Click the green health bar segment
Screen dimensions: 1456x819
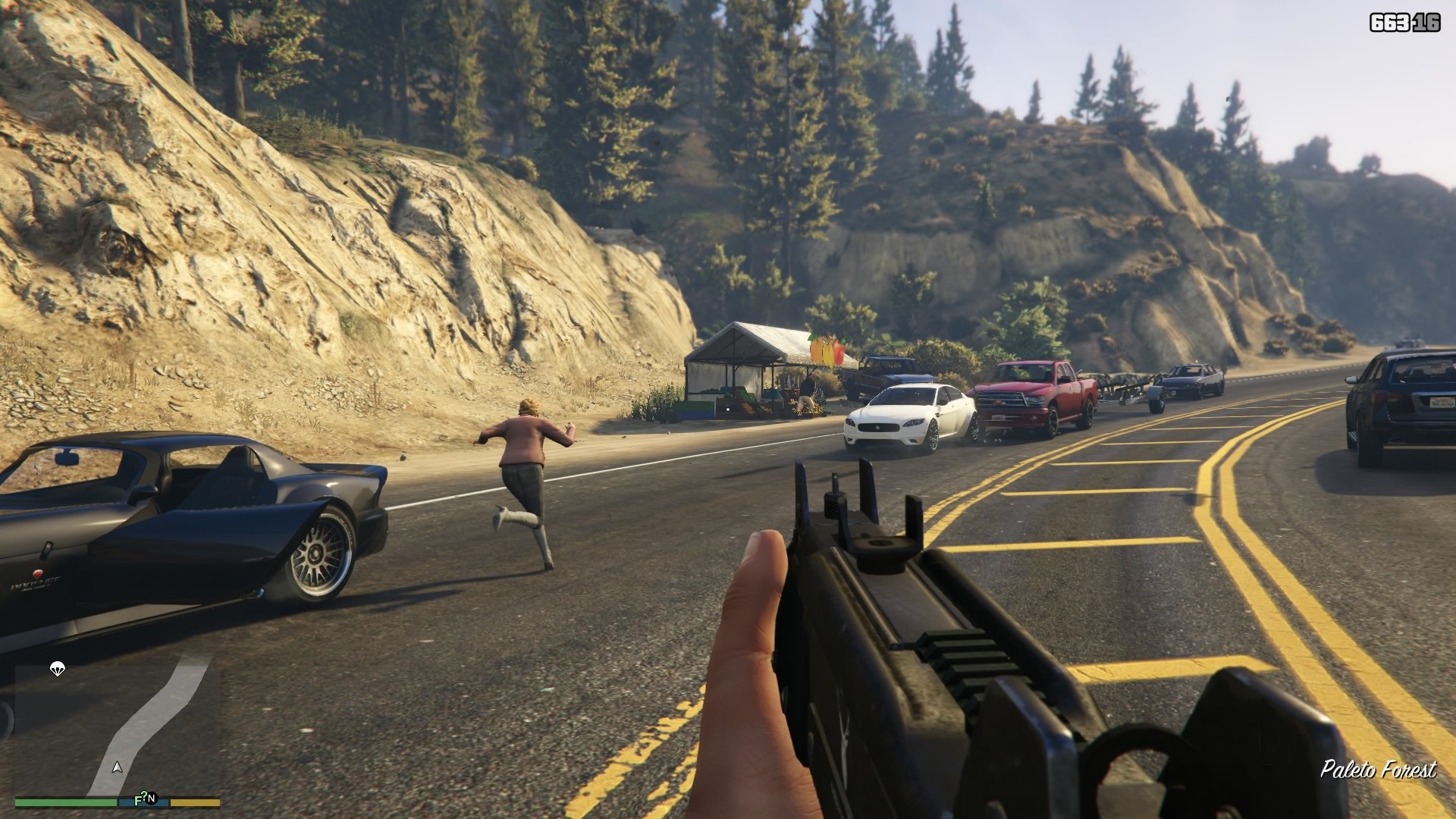click(64, 802)
